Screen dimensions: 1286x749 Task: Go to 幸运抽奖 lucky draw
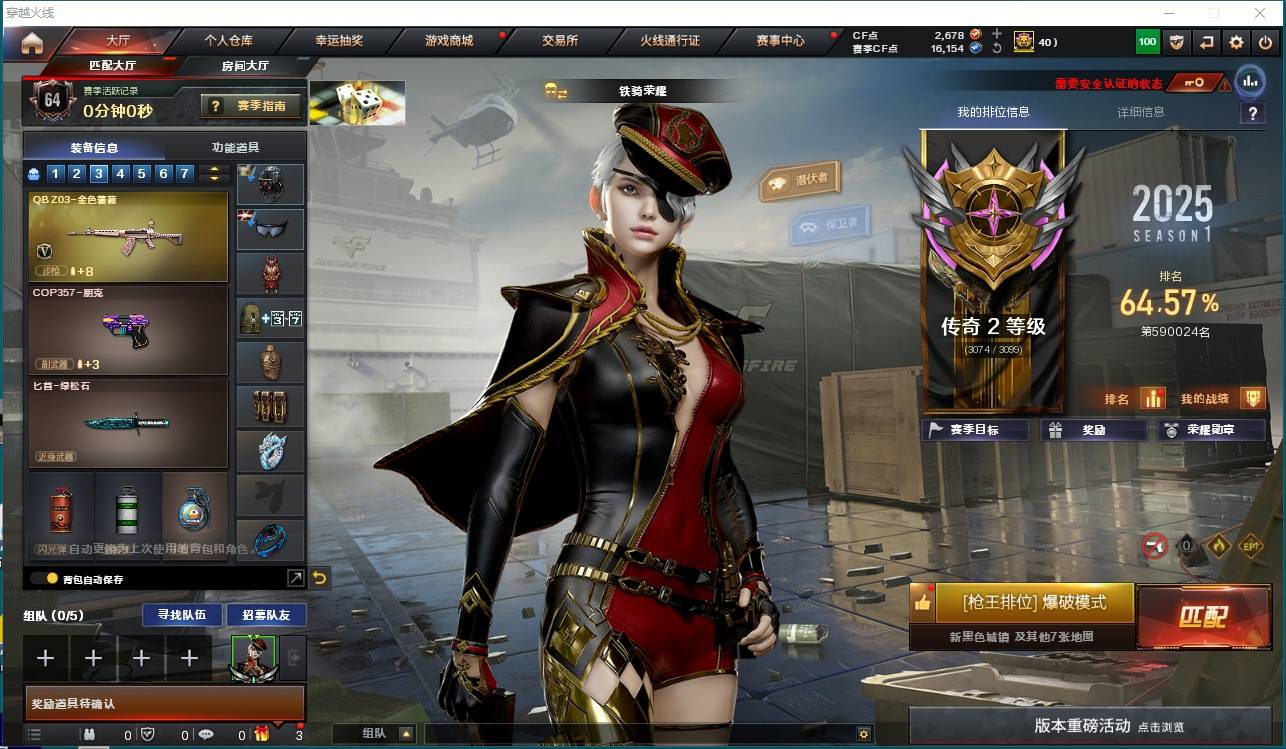pos(339,41)
